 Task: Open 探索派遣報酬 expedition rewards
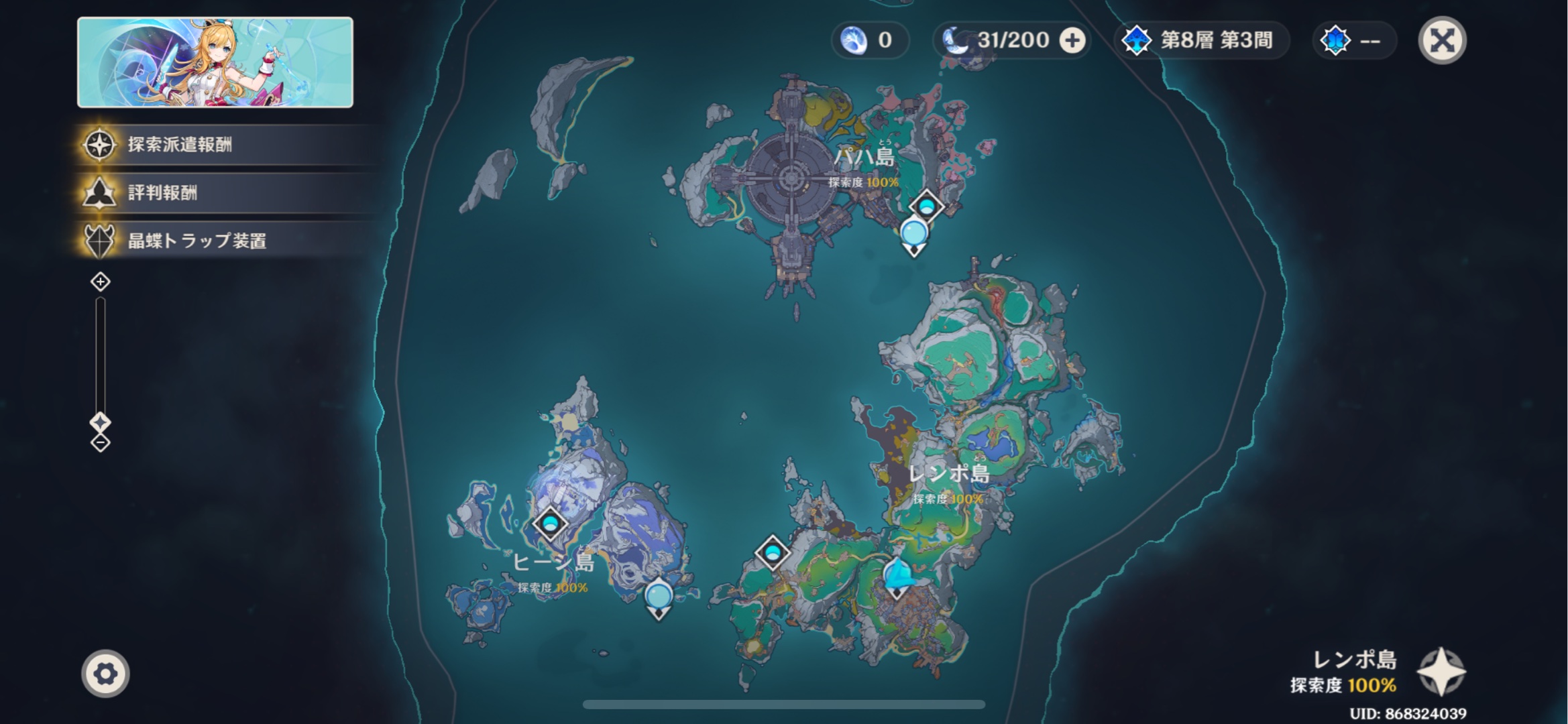coord(180,145)
